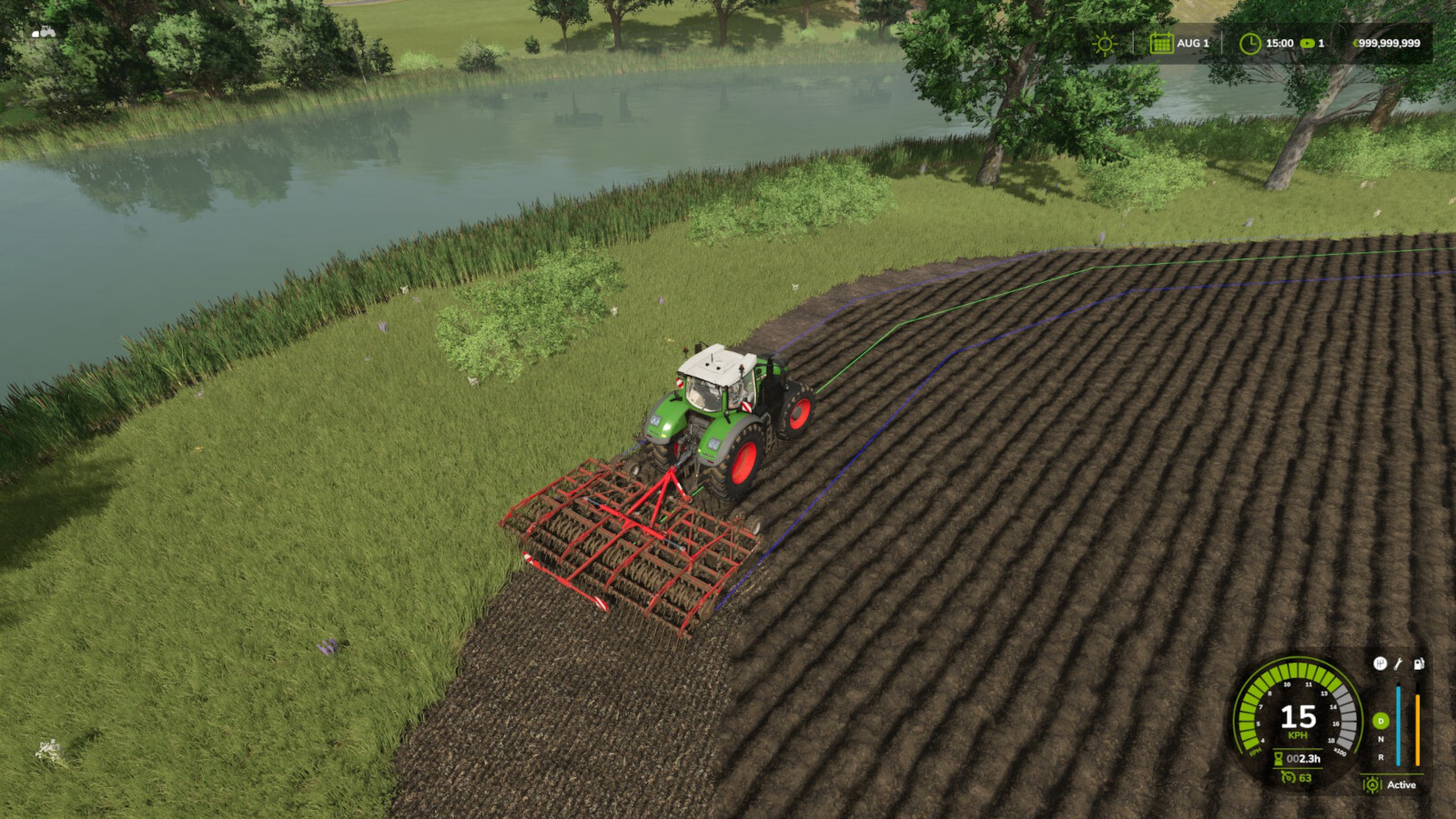Open the calendar icon next to AUG 1
The width and height of the screenshot is (1456, 819).
pos(1163,44)
